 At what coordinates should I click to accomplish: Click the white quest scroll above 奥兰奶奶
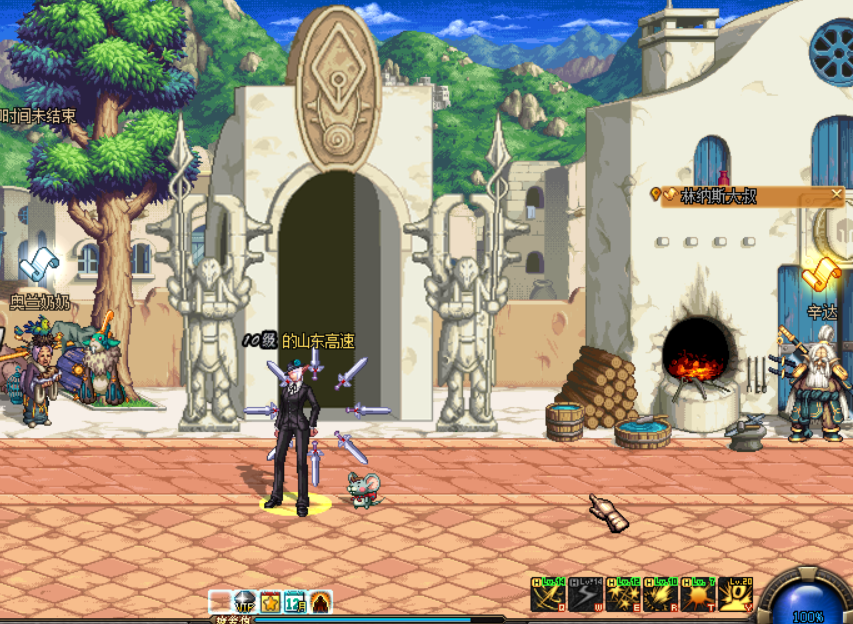(40, 265)
